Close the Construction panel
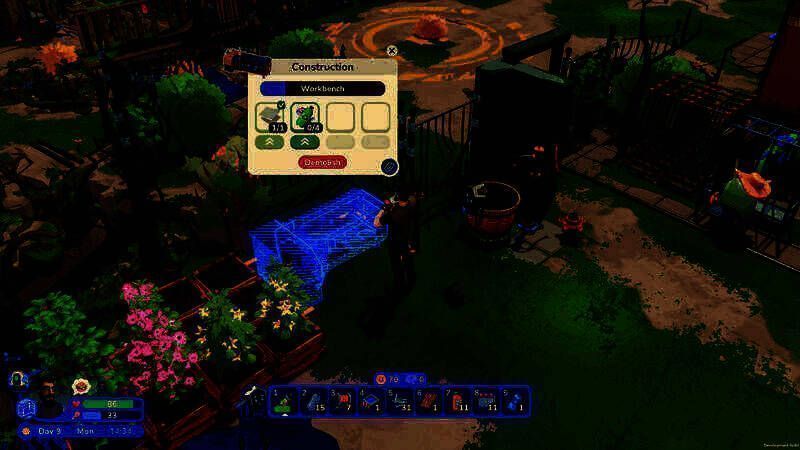 [392, 50]
